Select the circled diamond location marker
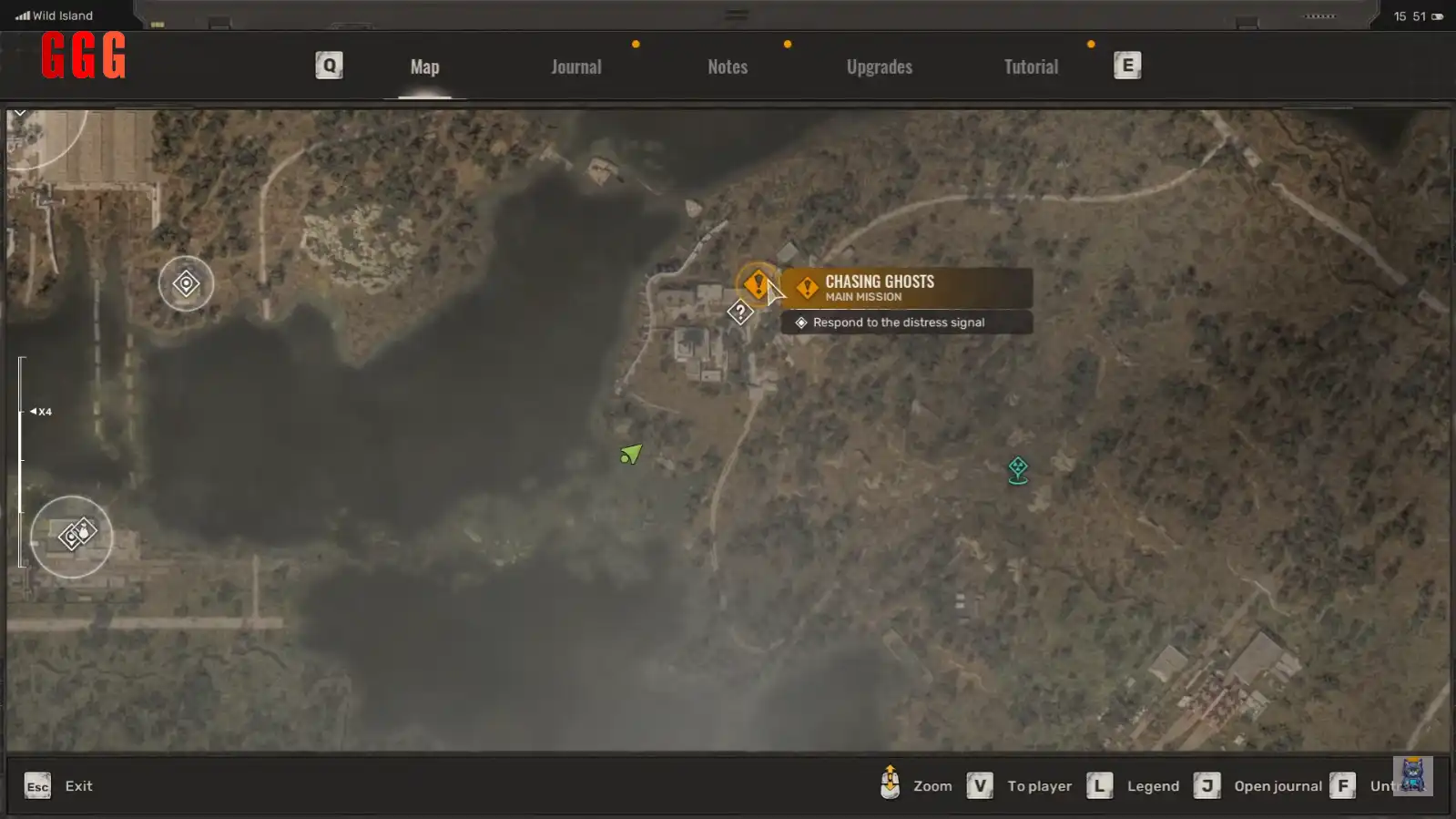1456x819 pixels. click(x=186, y=284)
